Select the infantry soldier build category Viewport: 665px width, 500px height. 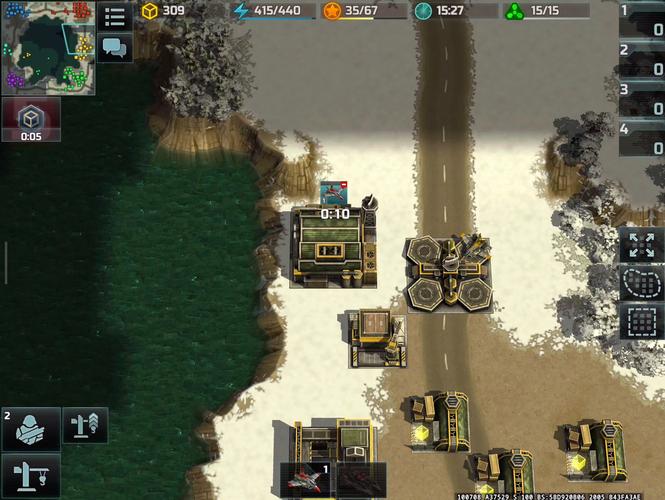(x=31, y=428)
